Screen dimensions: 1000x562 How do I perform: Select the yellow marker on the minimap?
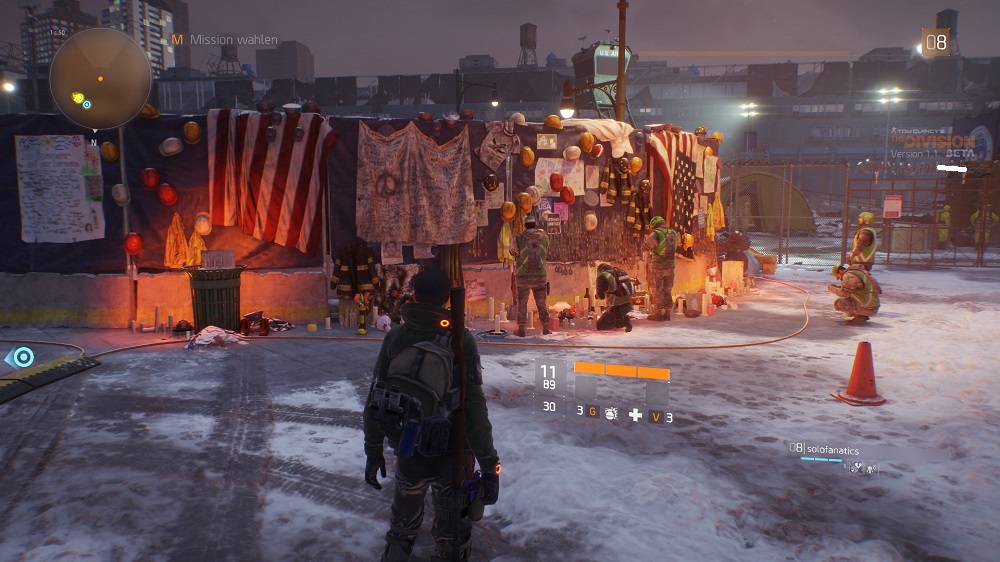(x=78, y=97)
